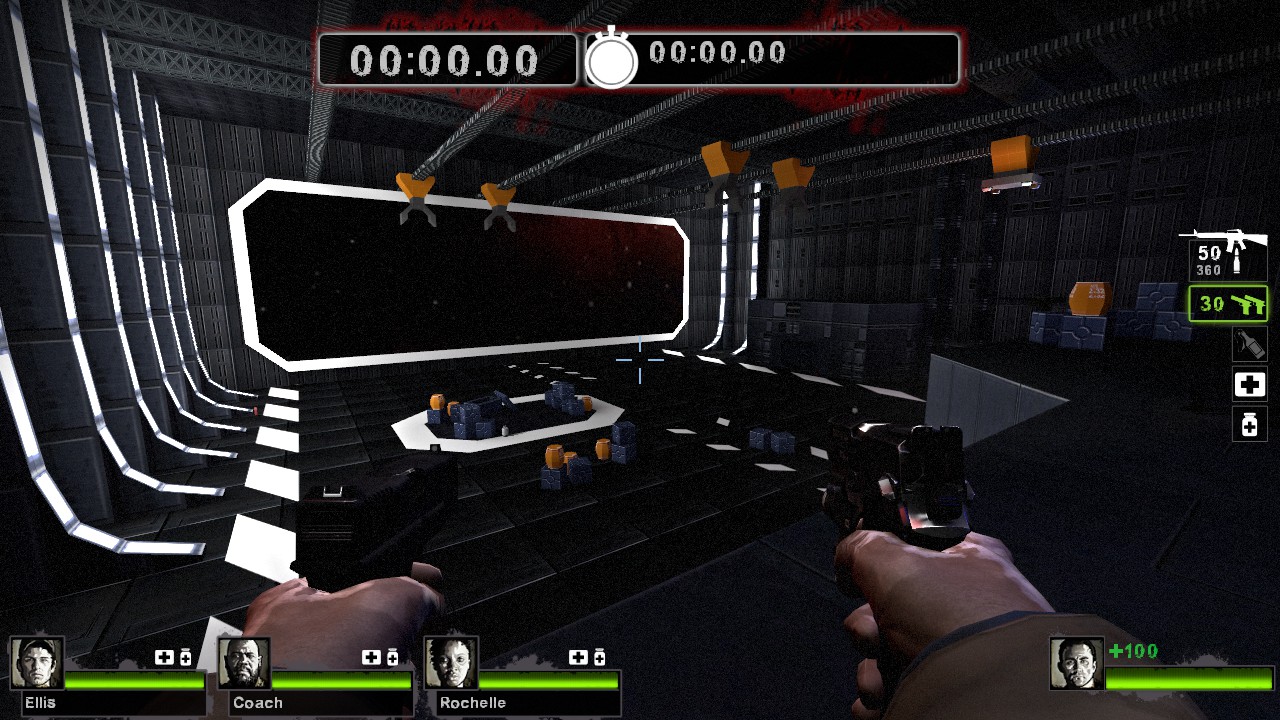Click your own survivor portrait

1076,663
